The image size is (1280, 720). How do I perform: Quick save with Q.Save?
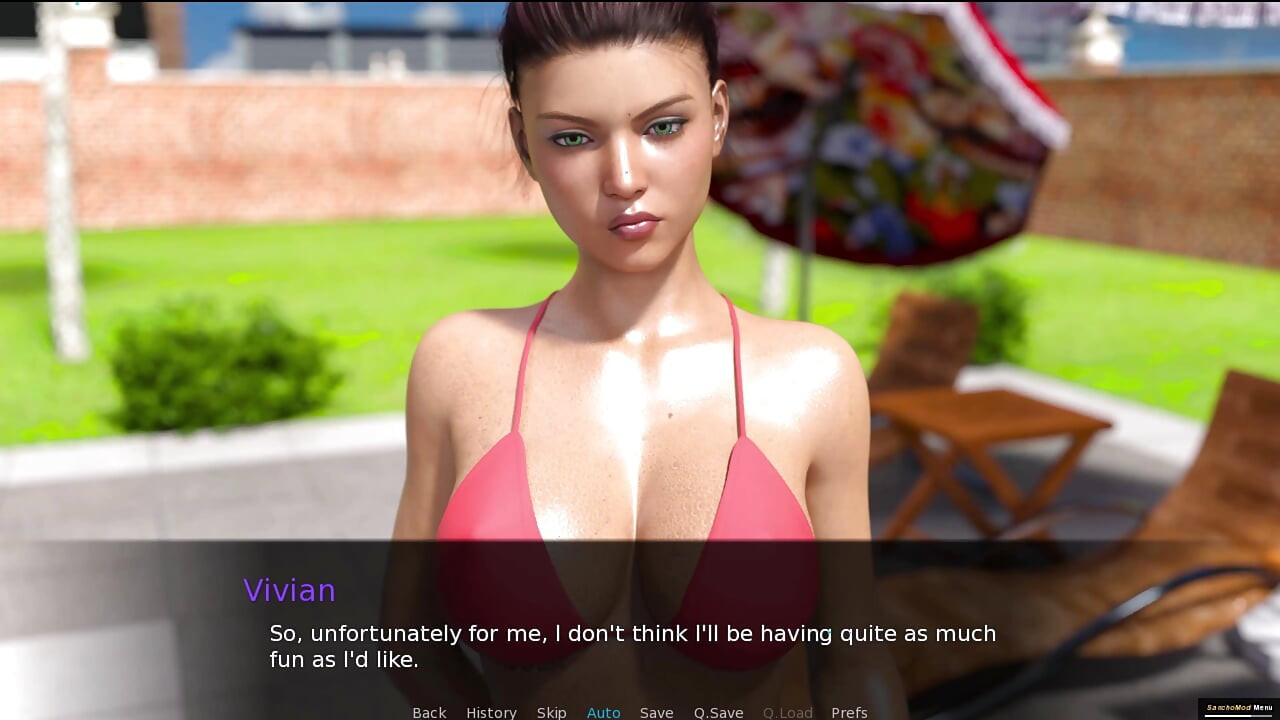coord(718,712)
